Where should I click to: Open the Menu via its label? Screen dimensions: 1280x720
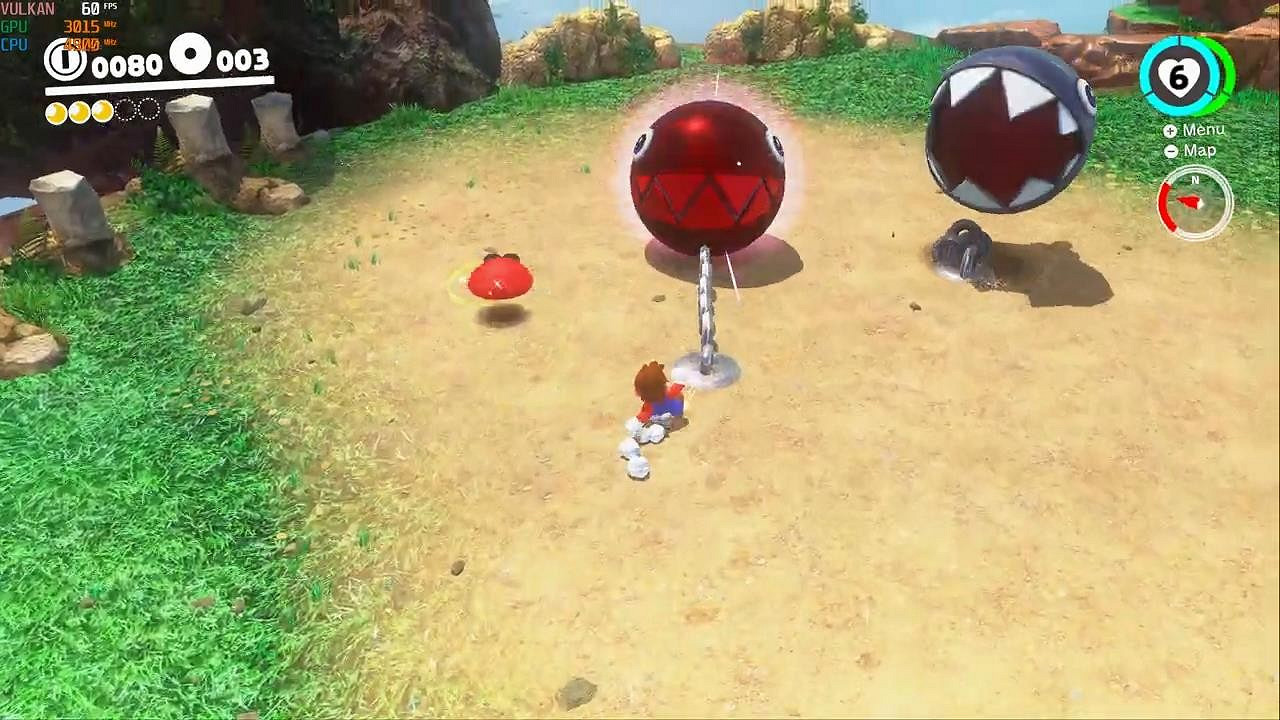point(1205,130)
